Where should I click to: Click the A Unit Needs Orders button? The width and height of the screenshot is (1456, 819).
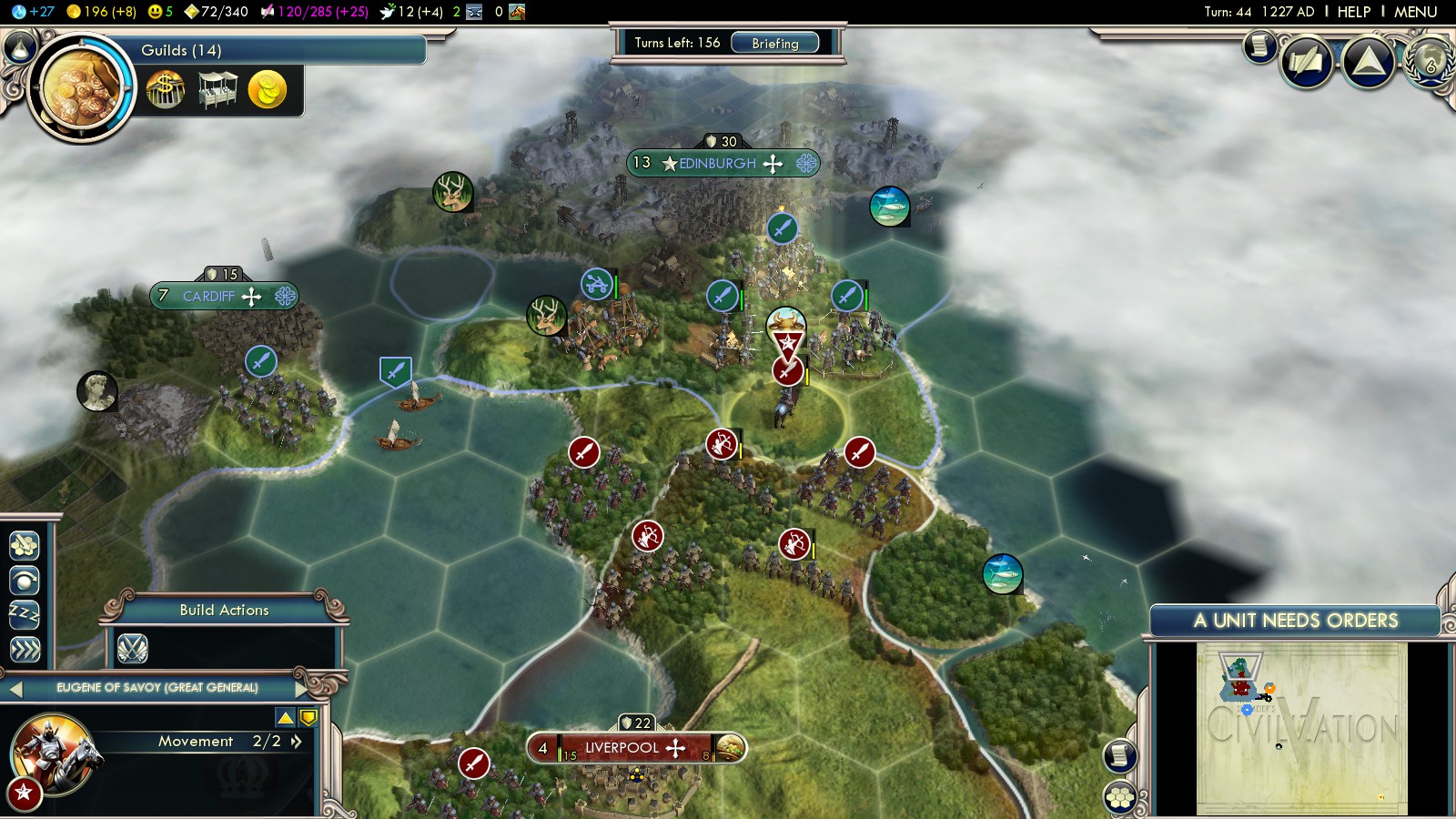tap(1295, 621)
